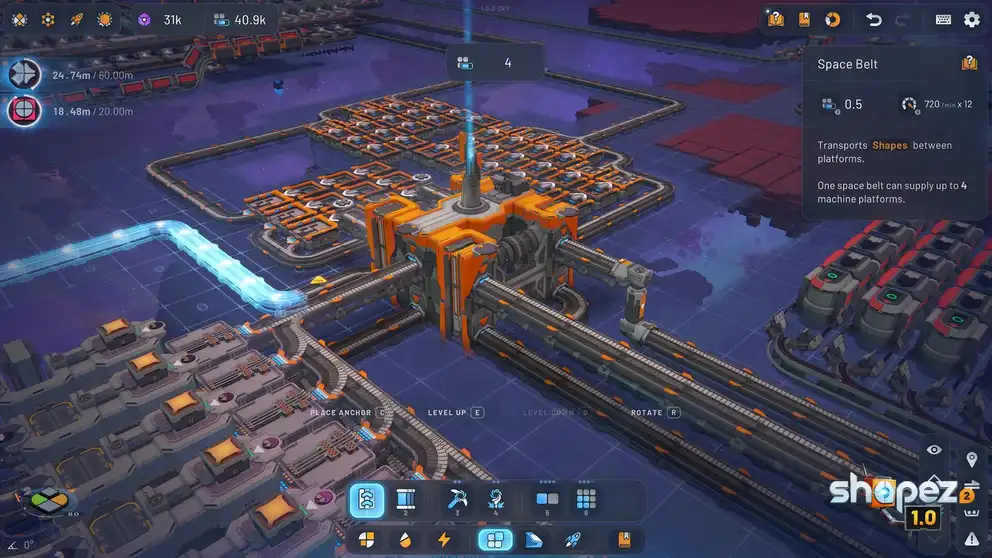The width and height of the screenshot is (992, 558).
Task: Select the pickaxe miner tool in slot 3
Action: coord(456,500)
